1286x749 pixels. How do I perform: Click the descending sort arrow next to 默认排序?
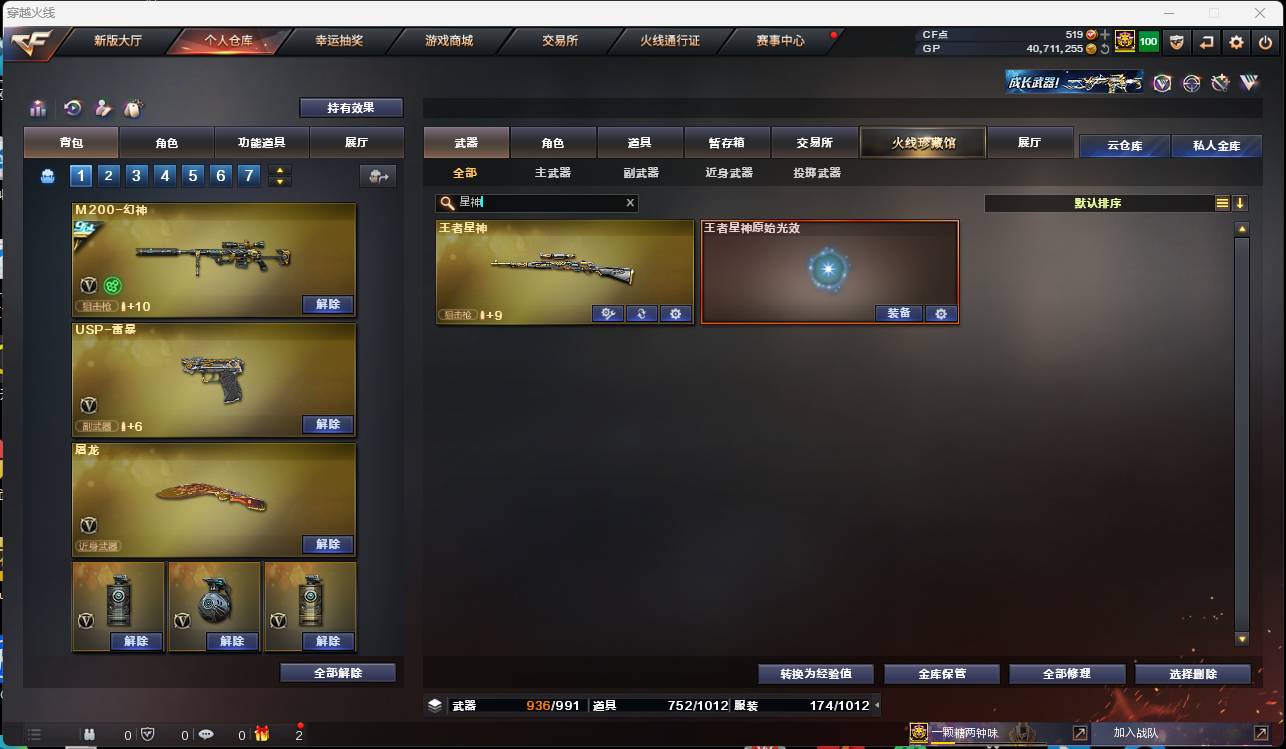pos(1240,203)
